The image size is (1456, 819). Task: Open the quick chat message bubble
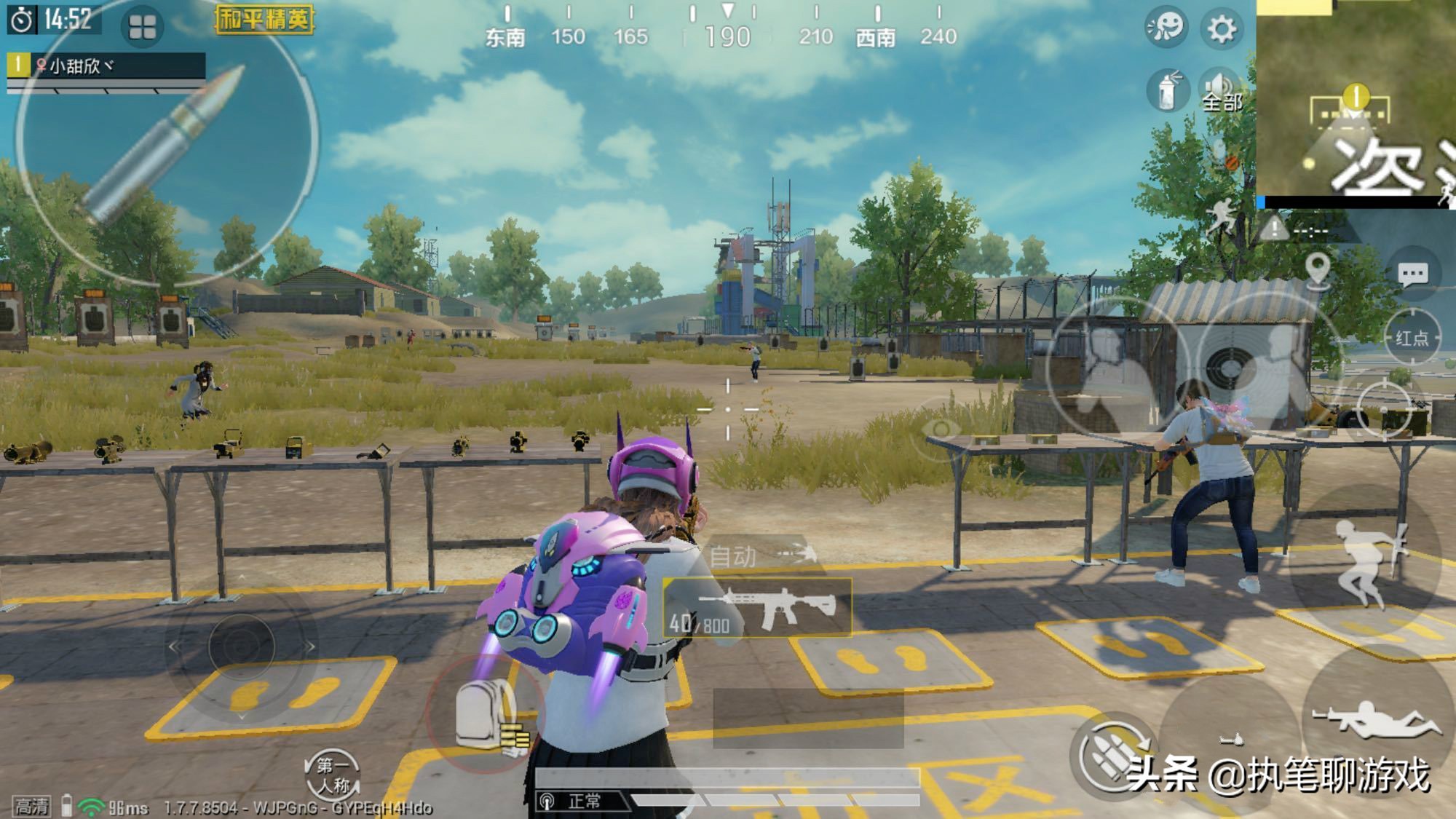(1412, 274)
